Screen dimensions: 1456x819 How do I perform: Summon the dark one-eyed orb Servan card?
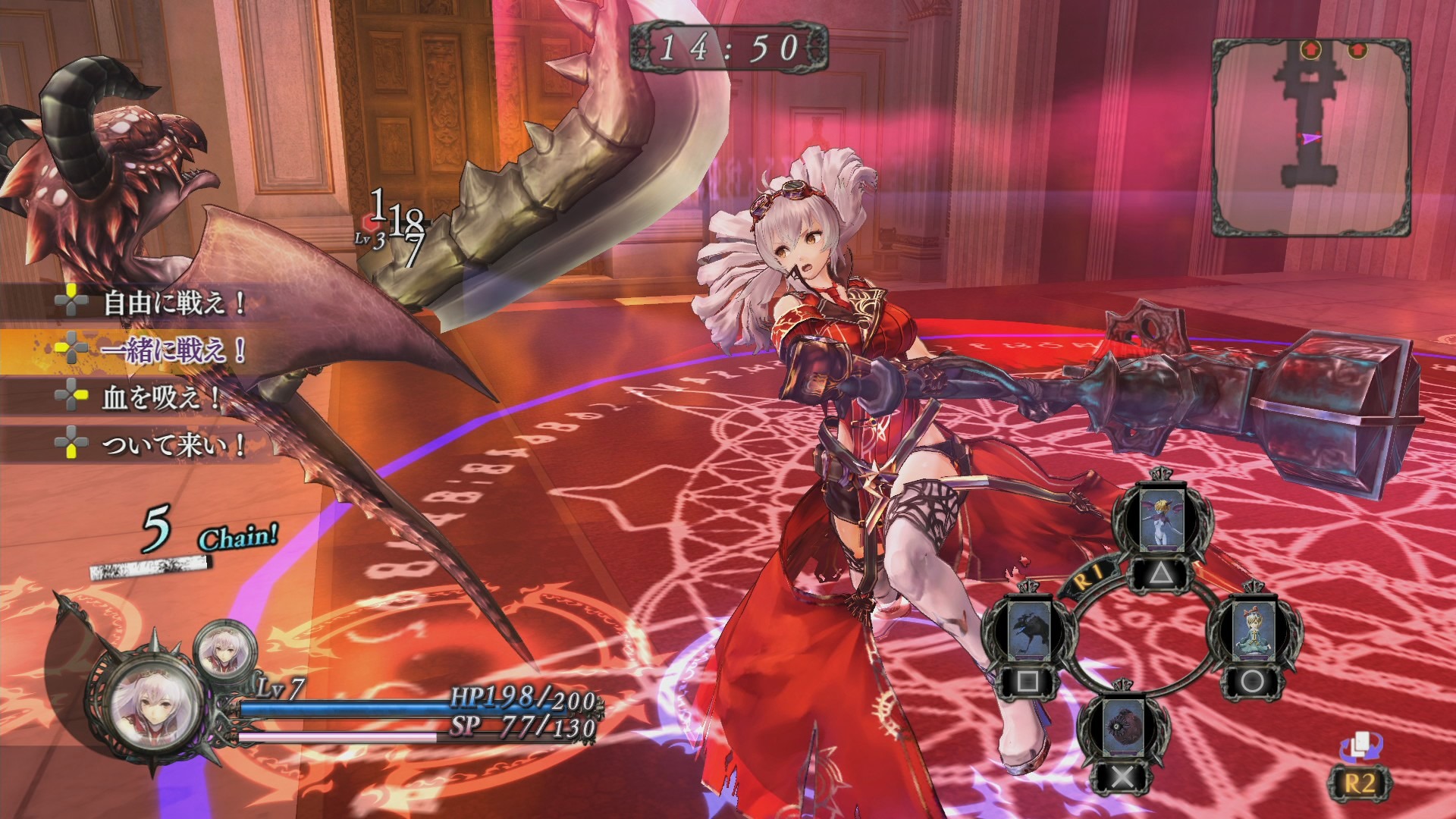[1123, 727]
